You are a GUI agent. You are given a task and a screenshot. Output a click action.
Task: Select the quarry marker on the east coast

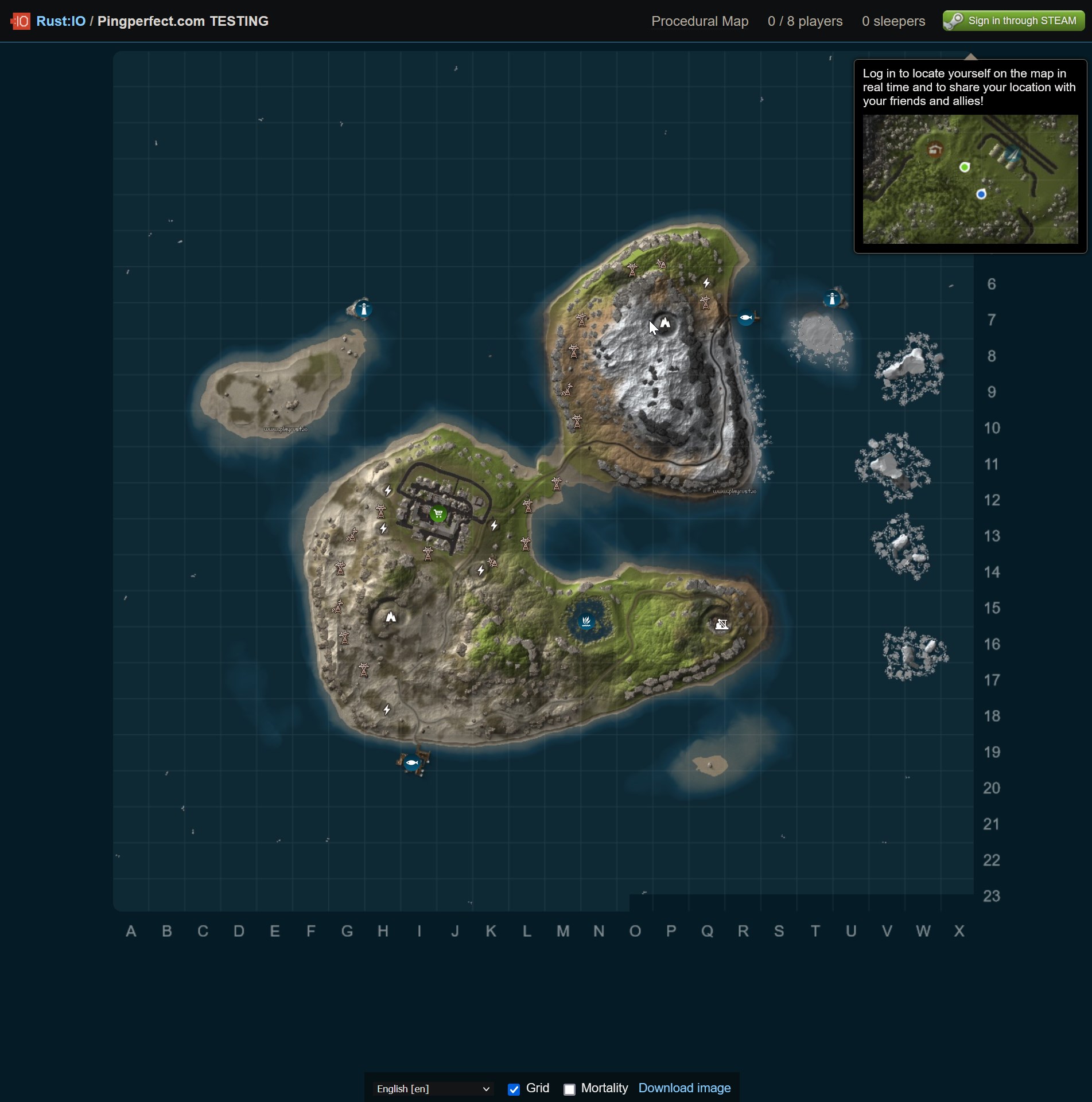click(x=721, y=624)
